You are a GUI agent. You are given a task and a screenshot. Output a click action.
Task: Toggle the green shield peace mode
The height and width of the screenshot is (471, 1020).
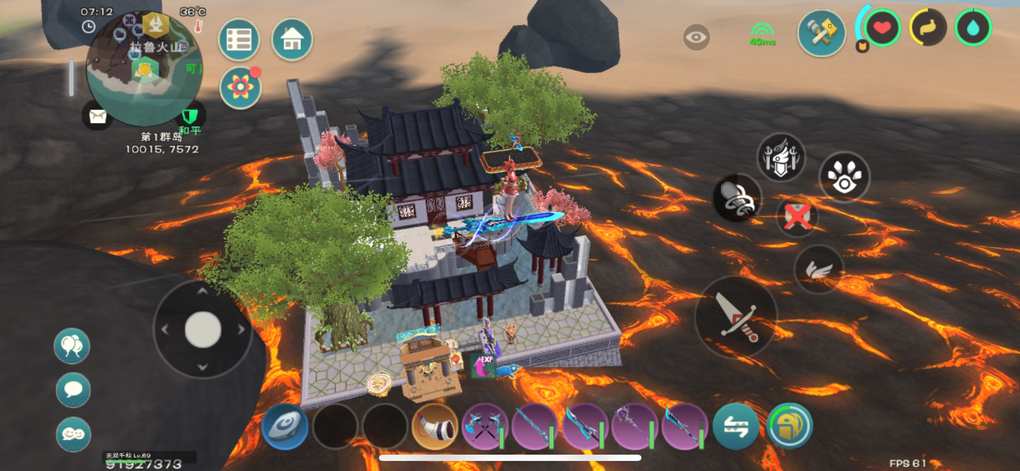(x=190, y=116)
